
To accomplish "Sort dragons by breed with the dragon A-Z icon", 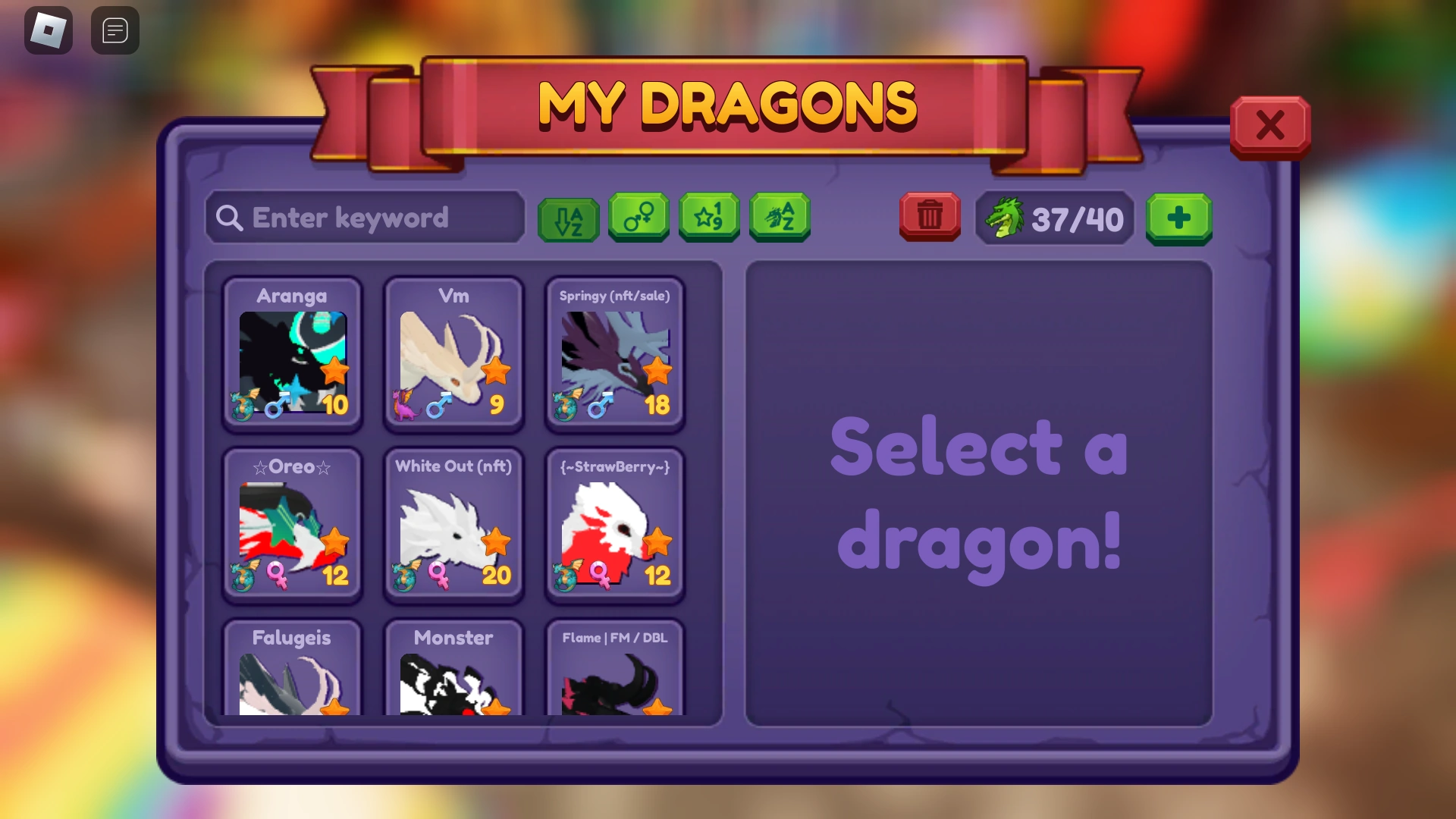I will pyautogui.click(x=779, y=218).
